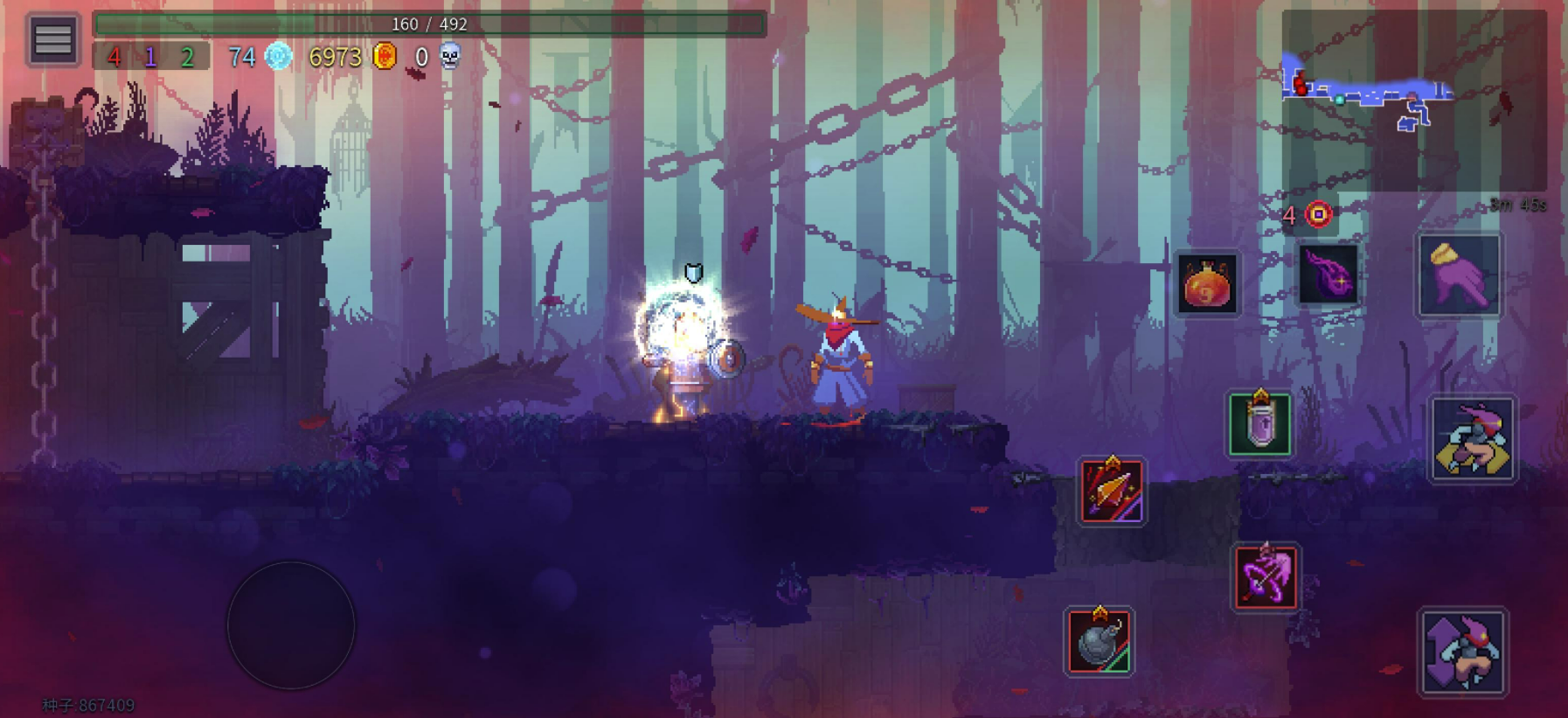The width and height of the screenshot is (1568, 718).
Task: Touch the virtual movement joystick
Action: 291,625
